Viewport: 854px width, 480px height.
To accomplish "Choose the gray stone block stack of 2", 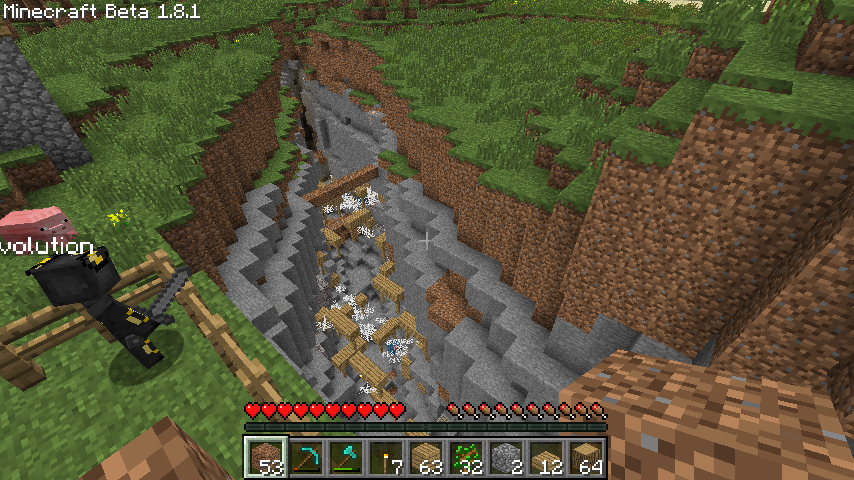I will tap(506, 457).
